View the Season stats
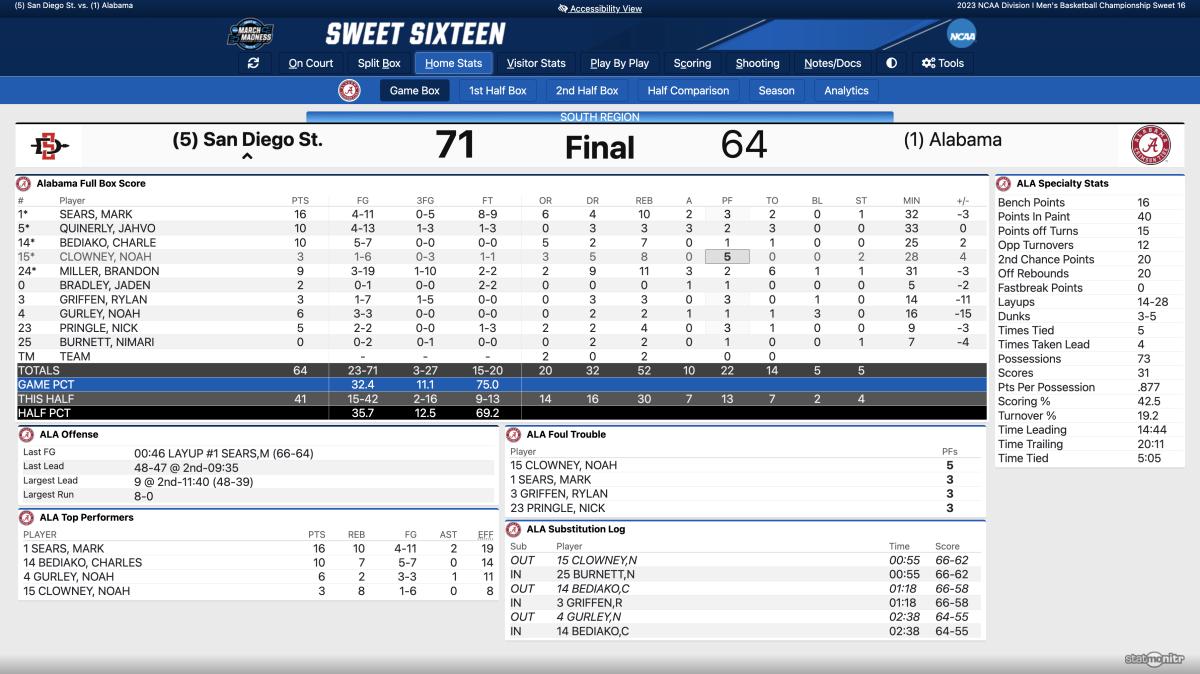The width and height of the screenshot is (1200, 674). pos(776,90)
